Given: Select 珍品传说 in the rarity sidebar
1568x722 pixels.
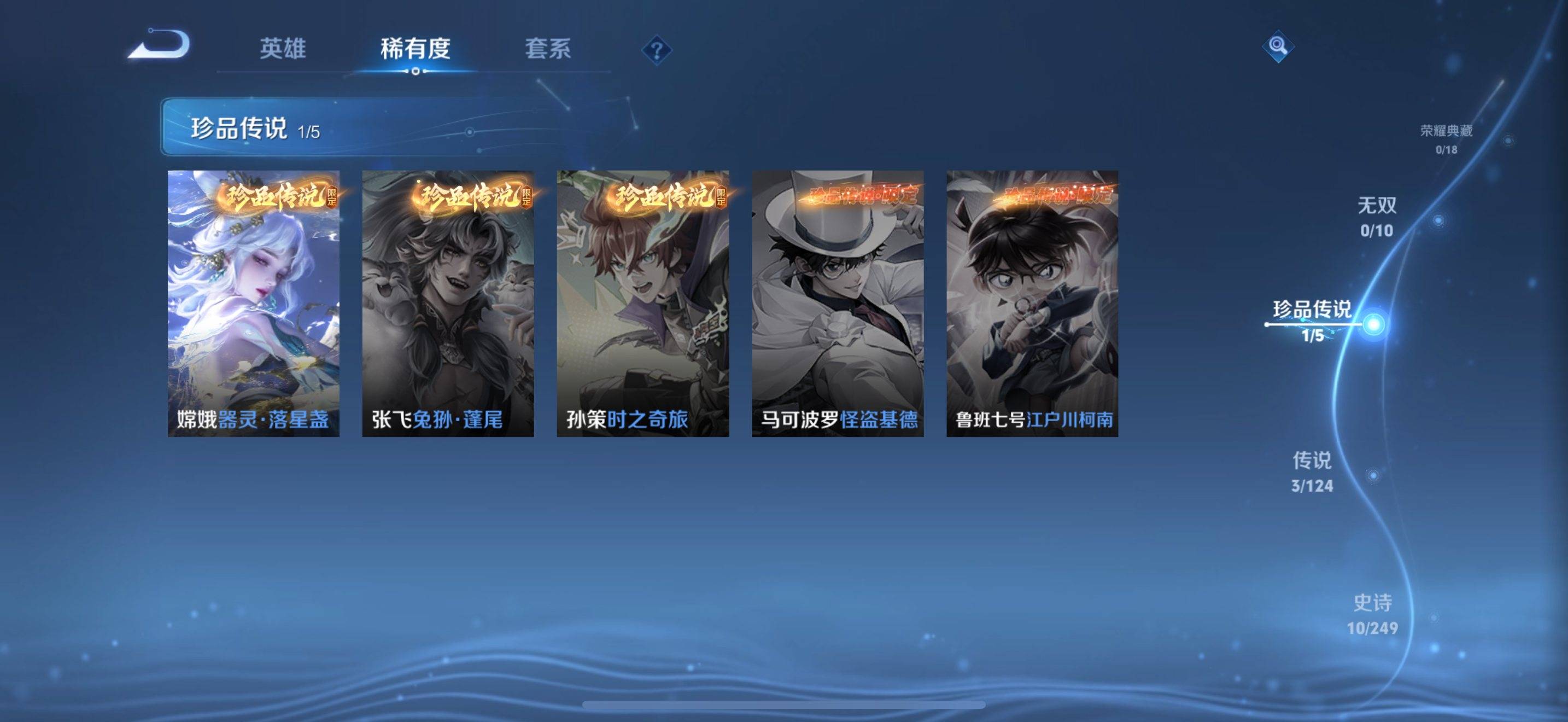Looking at the screenshot, I should [x=1312, y=319].
